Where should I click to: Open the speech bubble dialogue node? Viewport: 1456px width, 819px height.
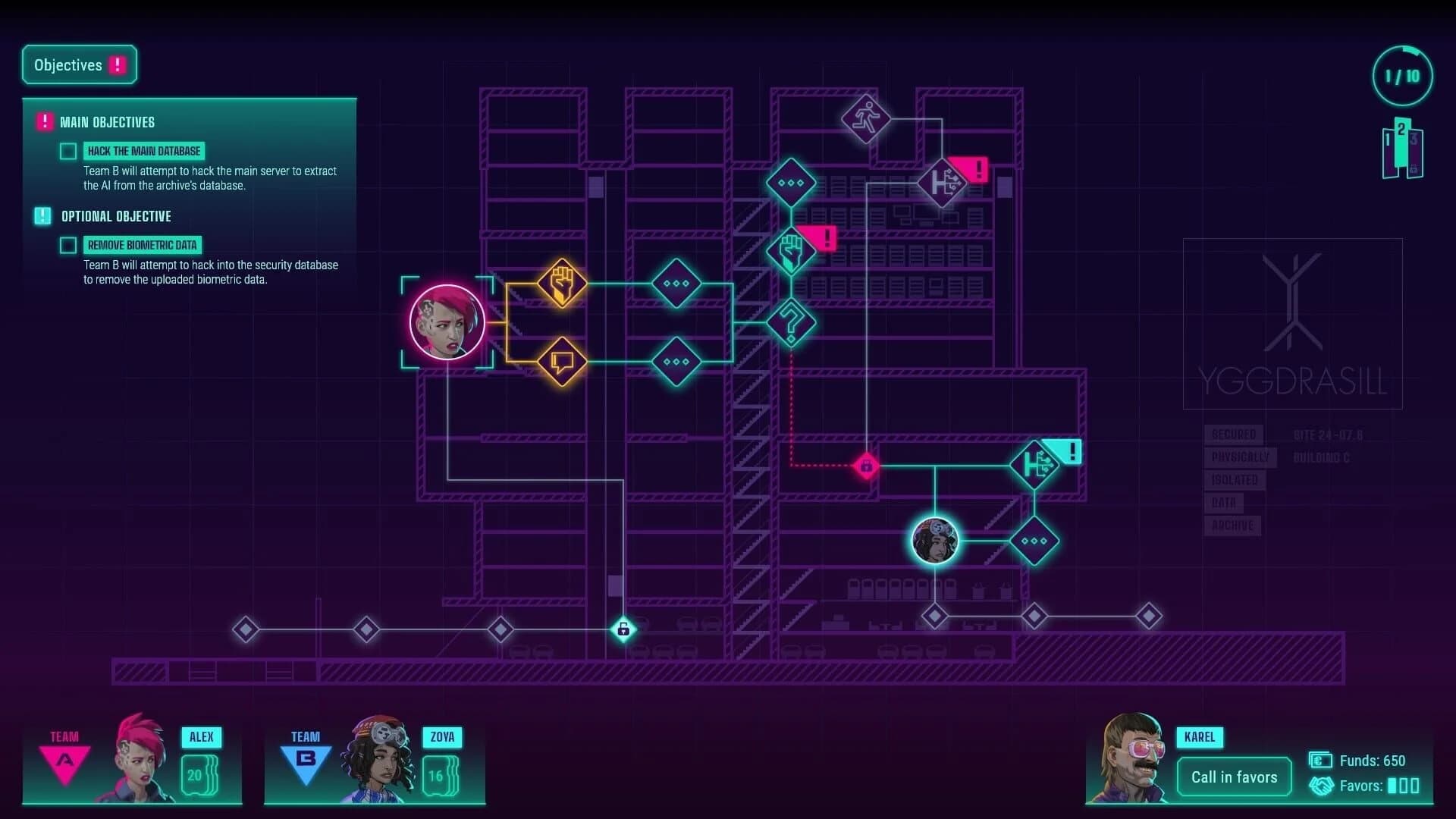click(x=561, y=362)
